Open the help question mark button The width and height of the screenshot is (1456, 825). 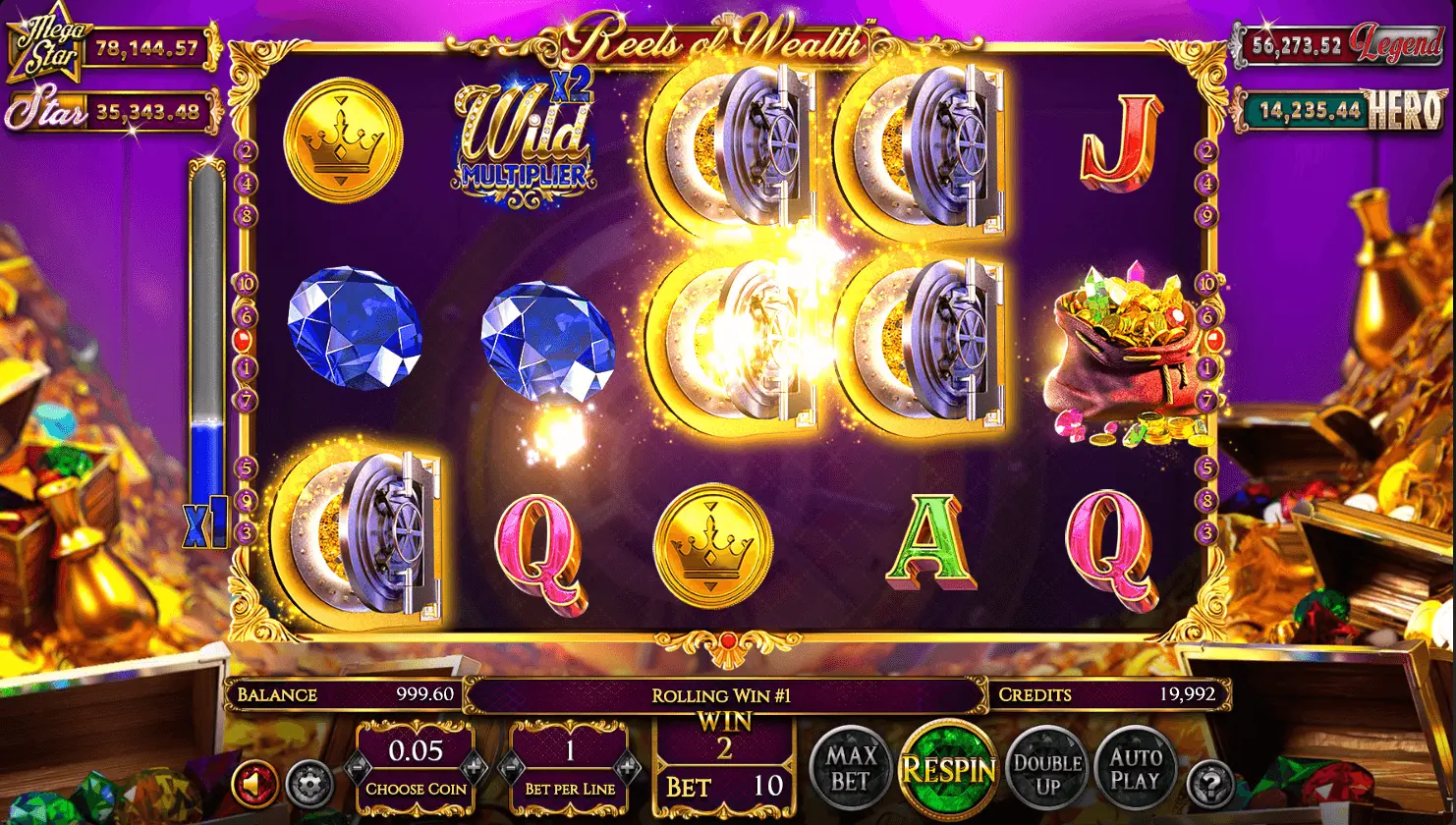click(x=1209, y=785)
